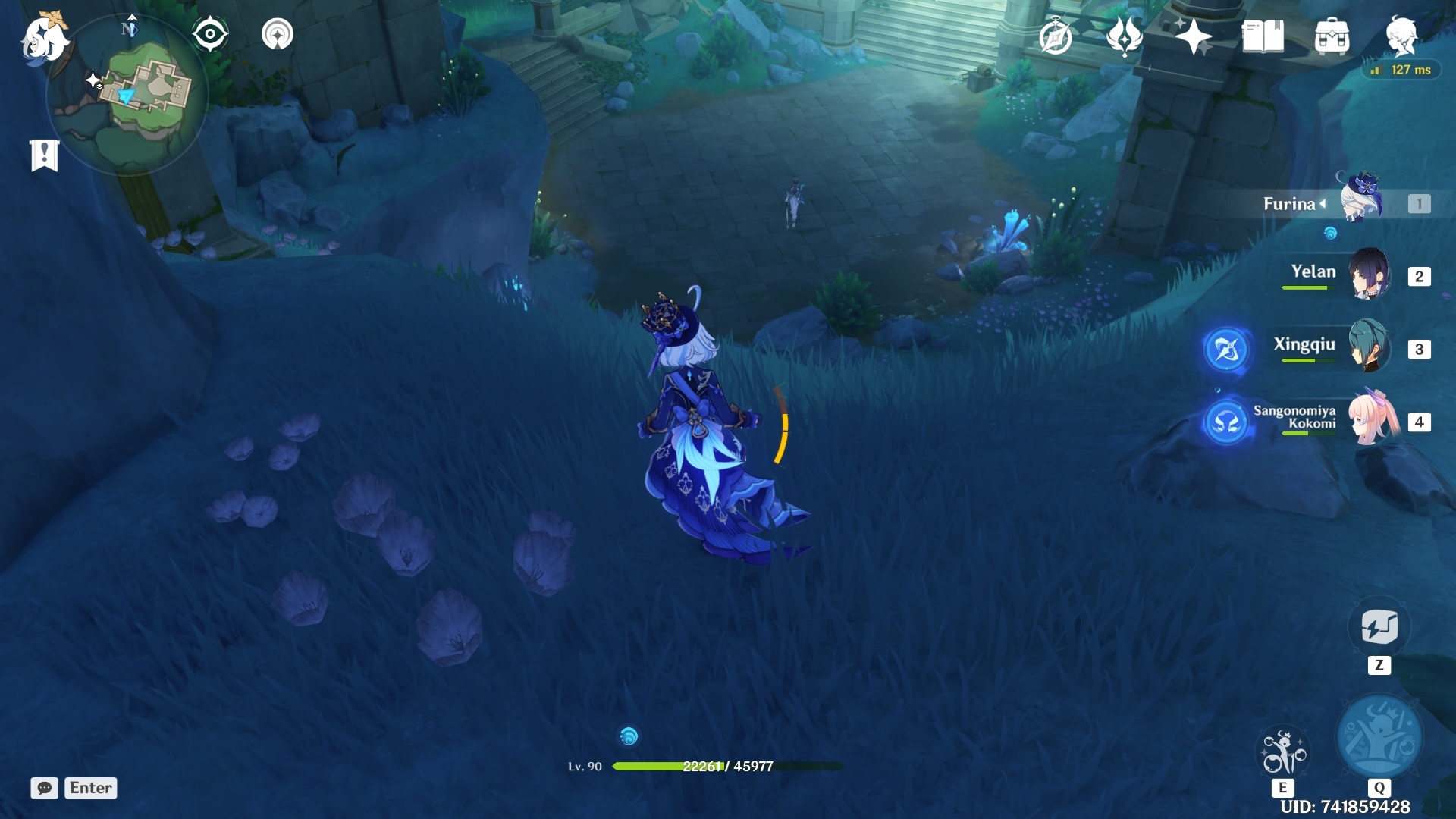Expand Furina's party member details arrow
1456x819 pixels.
[x=1322, y=204]
